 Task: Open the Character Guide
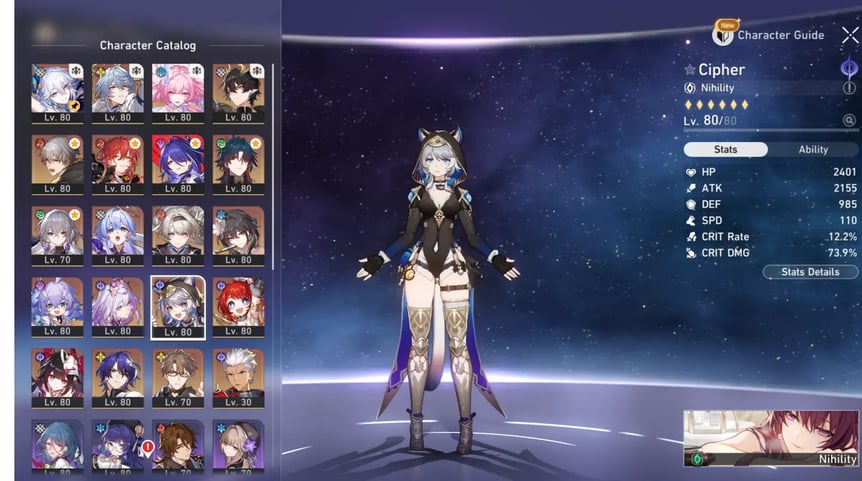pyautogui.click(x=769, y=35)
